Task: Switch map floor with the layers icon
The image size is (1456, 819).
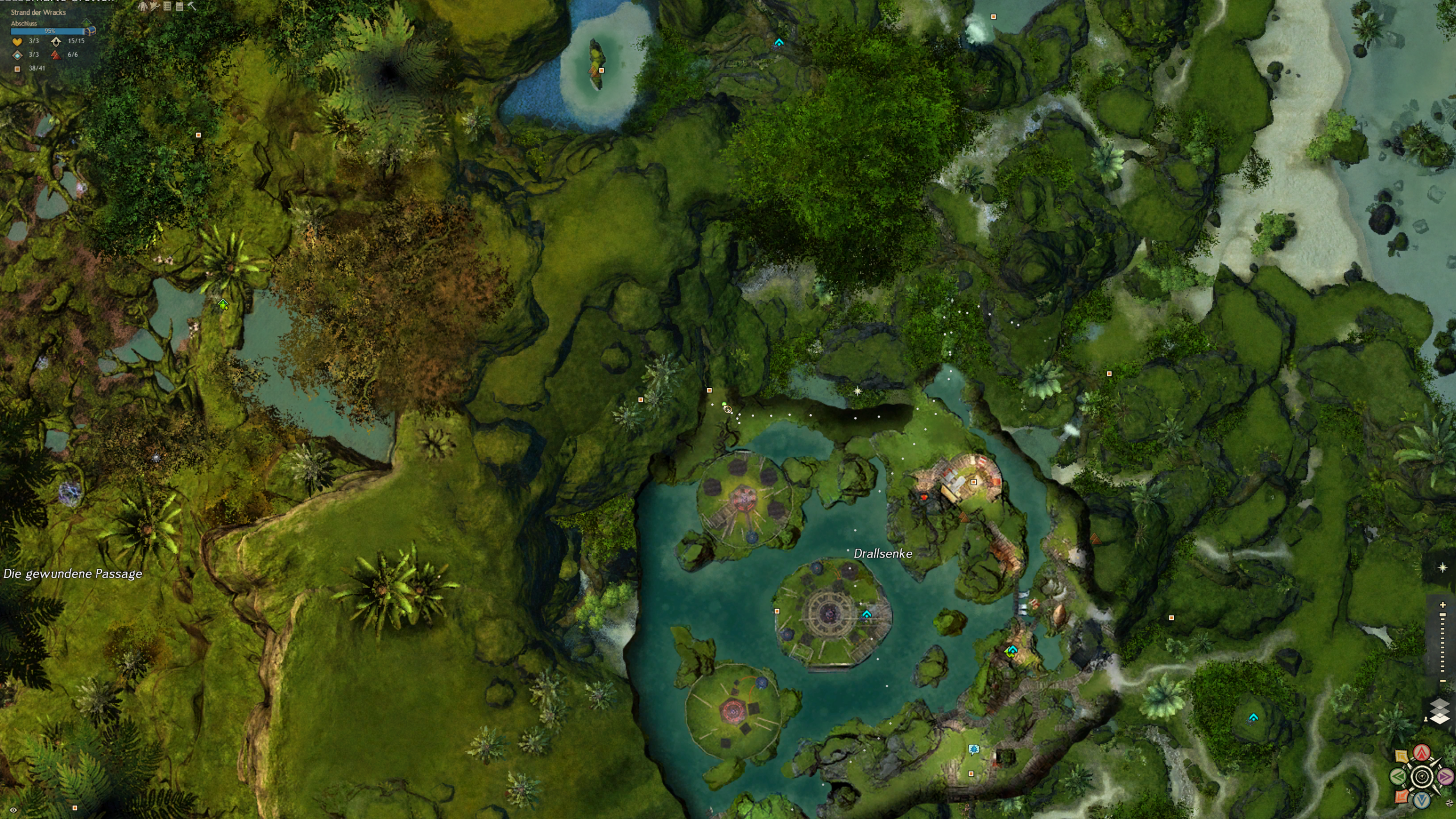Action: pyautogui.click(x=1440, y=712)
